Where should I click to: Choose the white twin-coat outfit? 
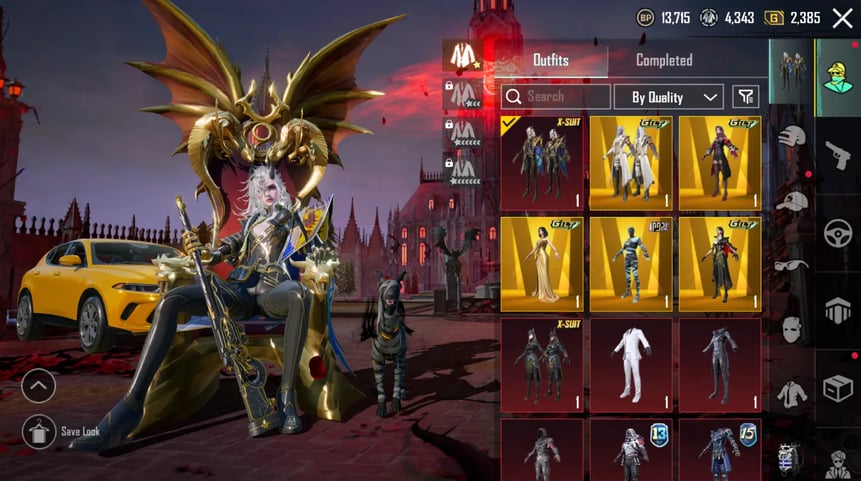pos(630,163)
